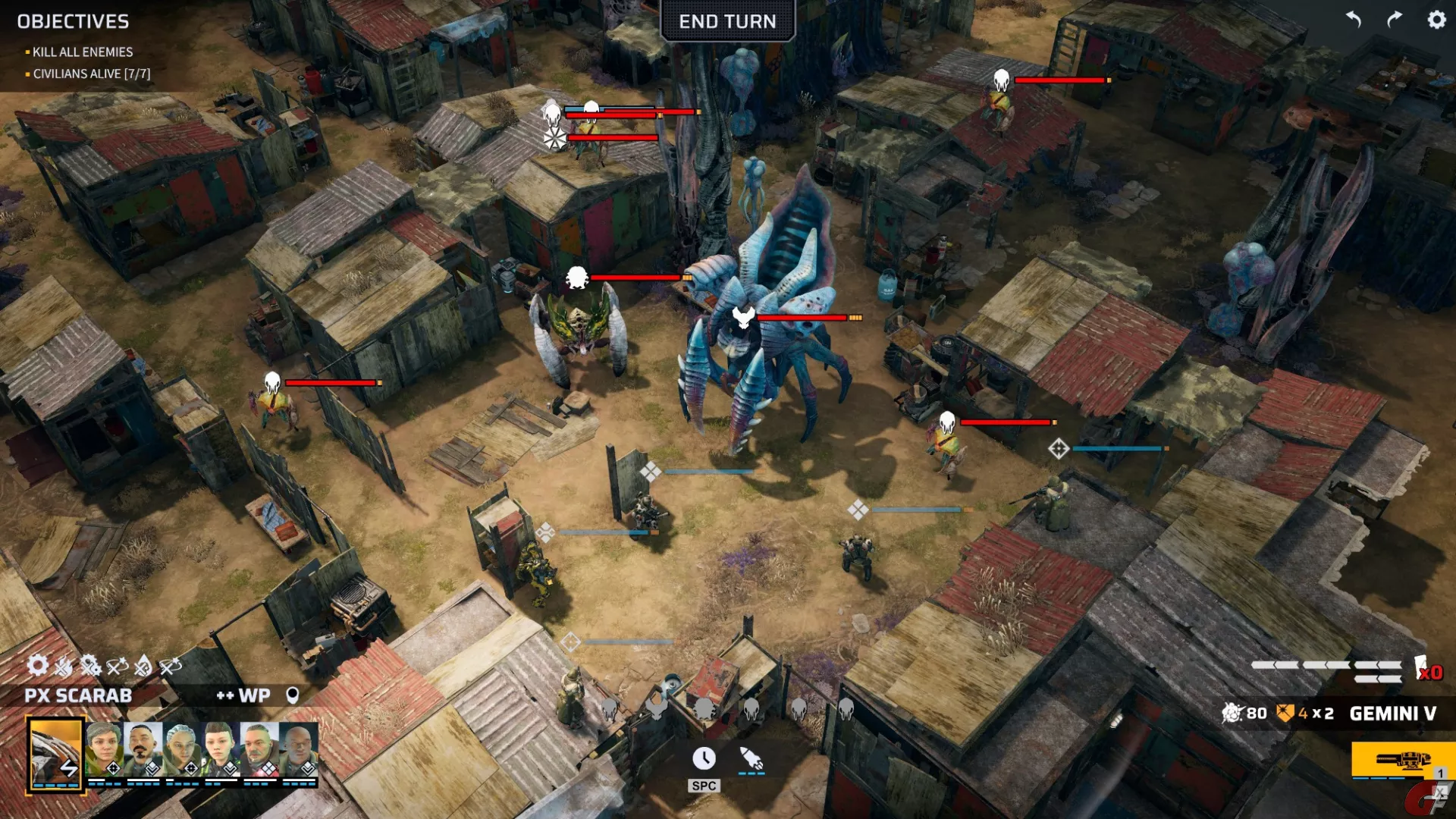Activate the clock overwatch ability
Viewport: 1456px width, 819px height.
[x=704, y=758]
